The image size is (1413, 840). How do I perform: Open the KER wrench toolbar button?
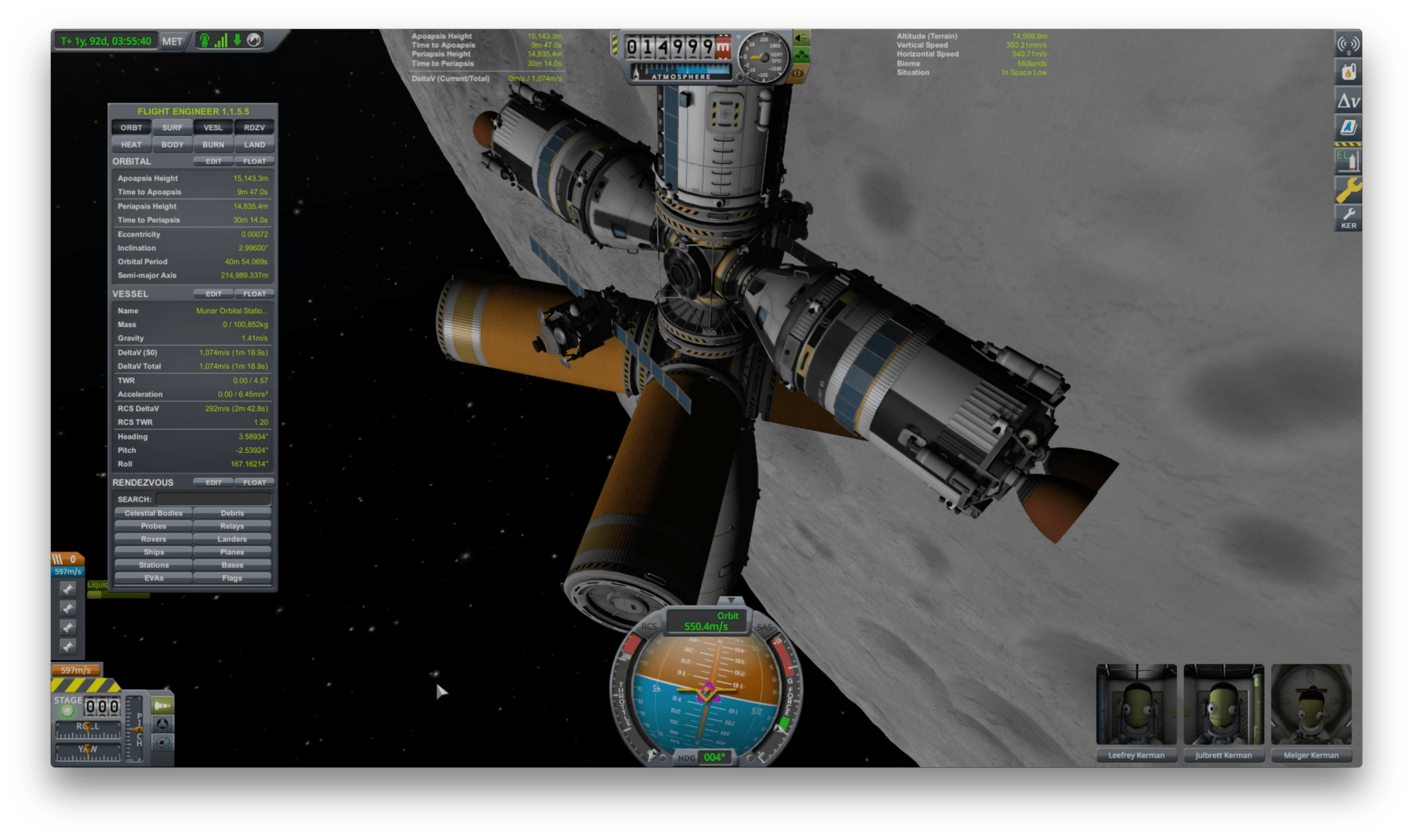[1348, 218]
